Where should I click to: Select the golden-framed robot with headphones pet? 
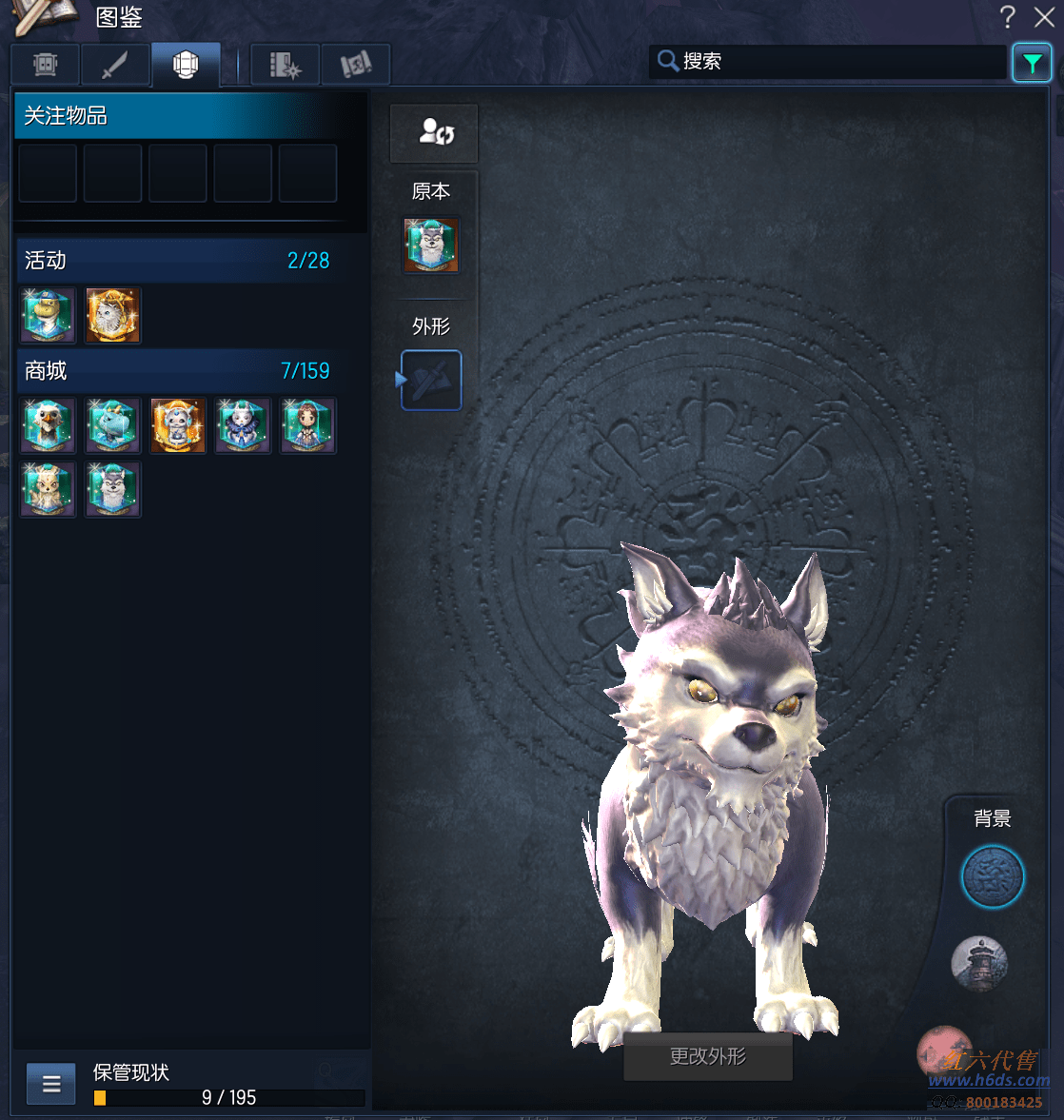point(178,425)
